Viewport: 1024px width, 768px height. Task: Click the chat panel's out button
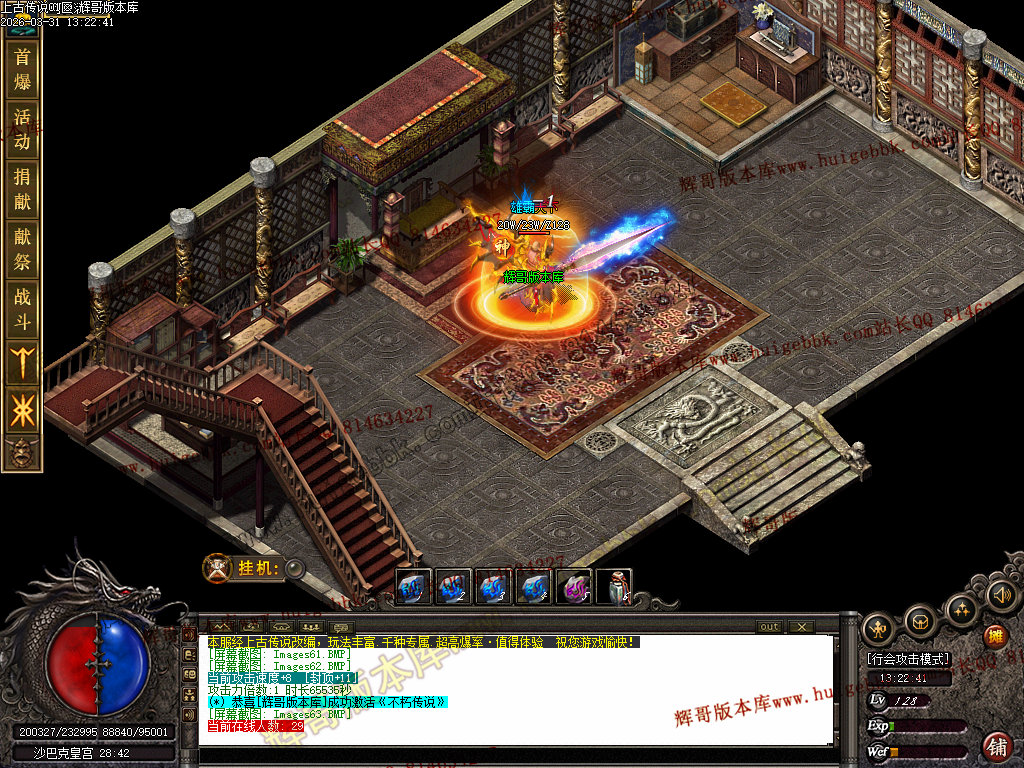point(769,627)
